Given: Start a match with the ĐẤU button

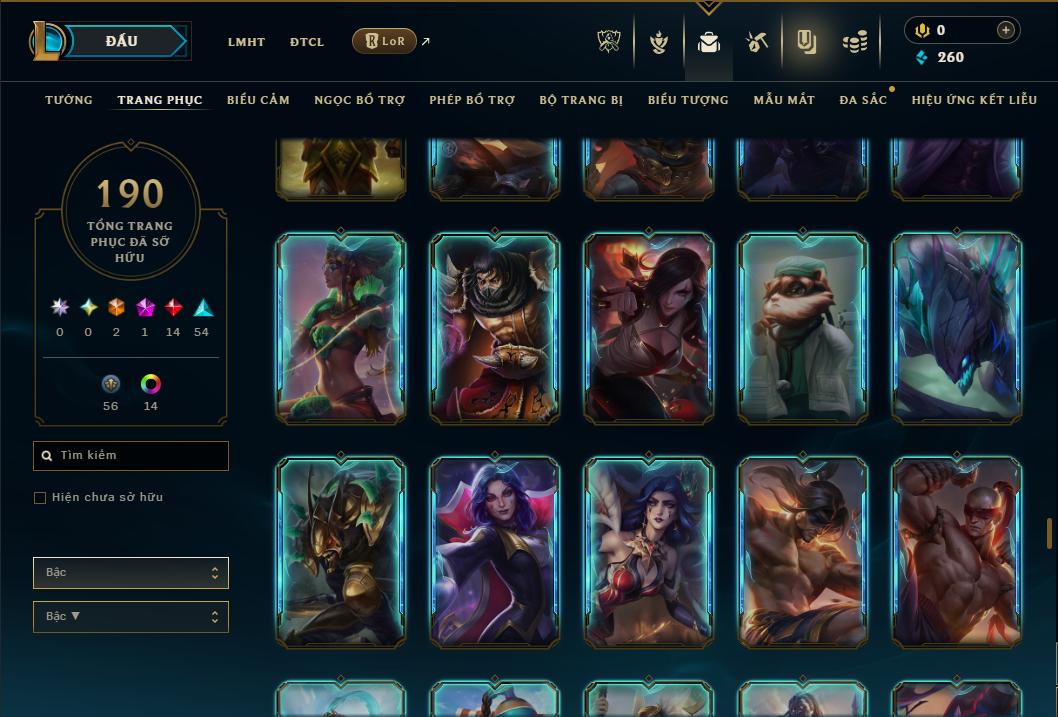Looking at the screenshot, I should coord(122,41).
